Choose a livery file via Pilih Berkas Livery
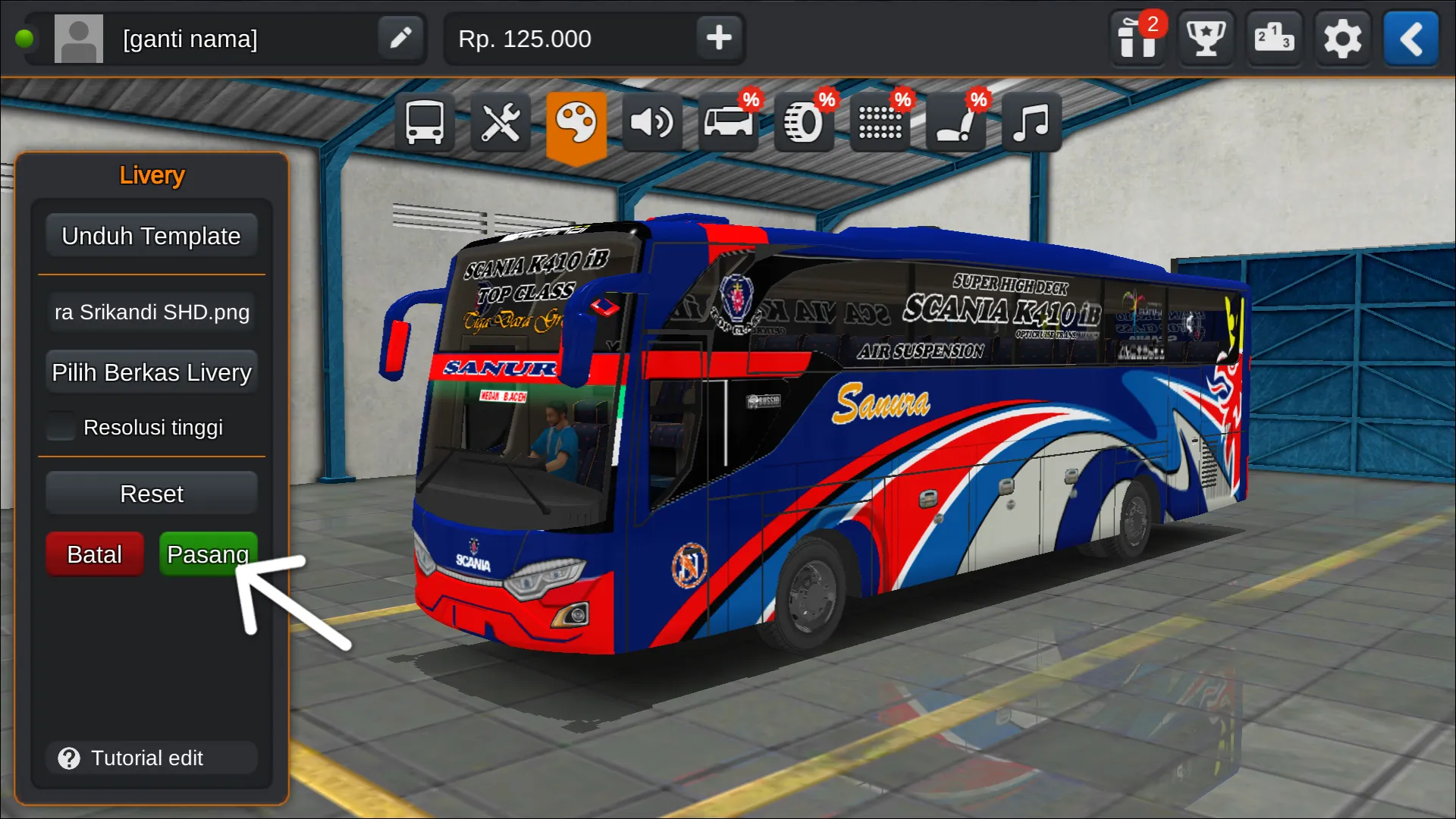 pyautogui.click(x=151, y=372)
